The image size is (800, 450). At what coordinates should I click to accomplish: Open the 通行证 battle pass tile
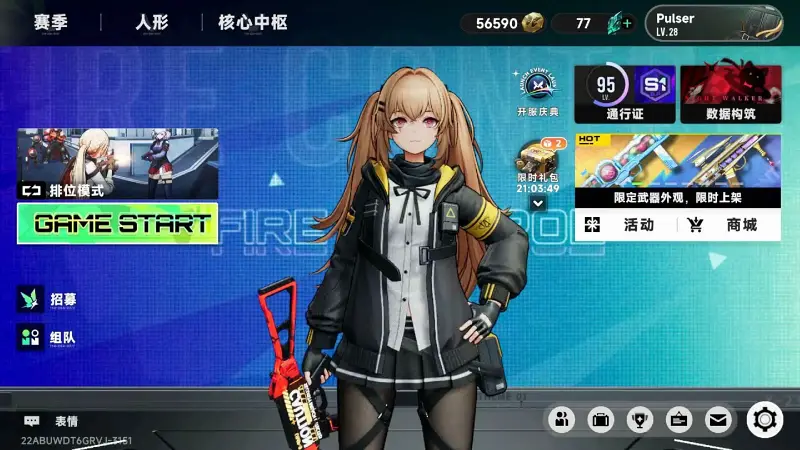click(x=625, y=94)
